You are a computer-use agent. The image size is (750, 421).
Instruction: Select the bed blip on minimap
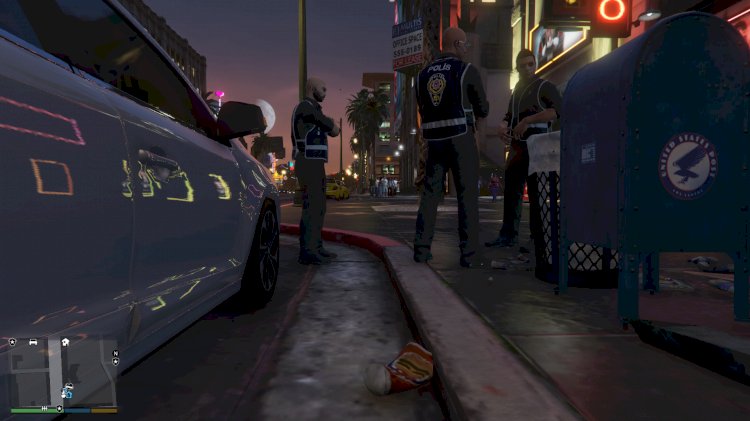coord(33,342)
